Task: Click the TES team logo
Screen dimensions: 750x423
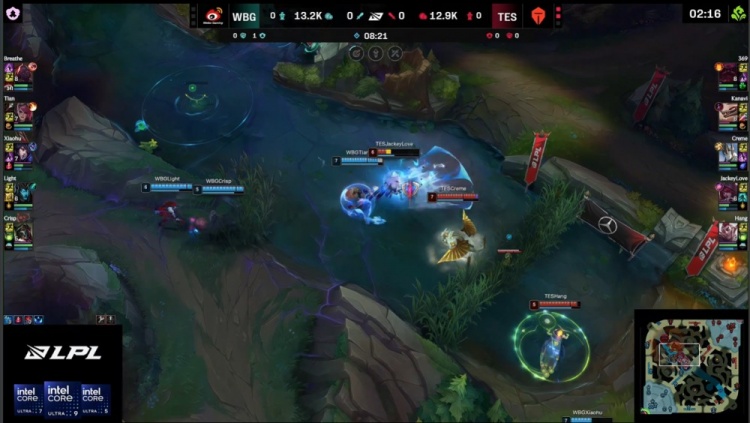Action: click(538, 16)
